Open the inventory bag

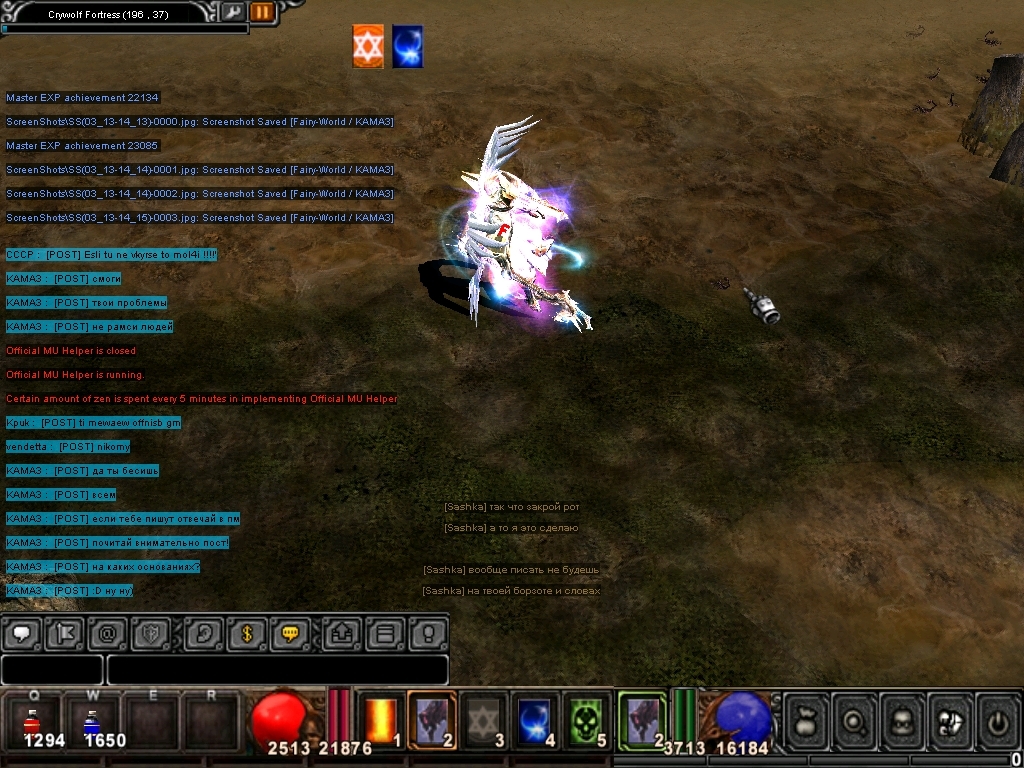point(808,720)
